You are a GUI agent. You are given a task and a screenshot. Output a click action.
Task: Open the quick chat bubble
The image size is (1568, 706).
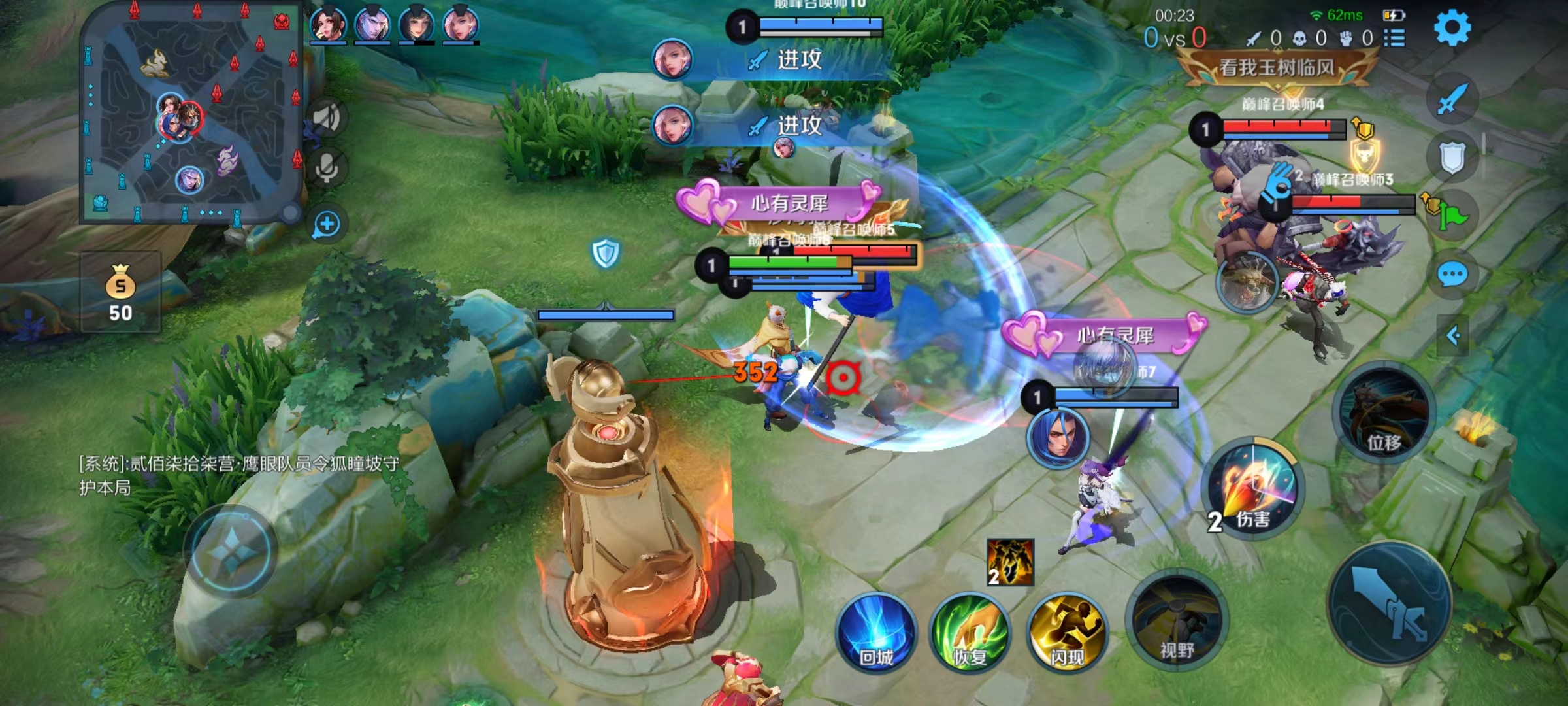click(x=1452, y=275)
